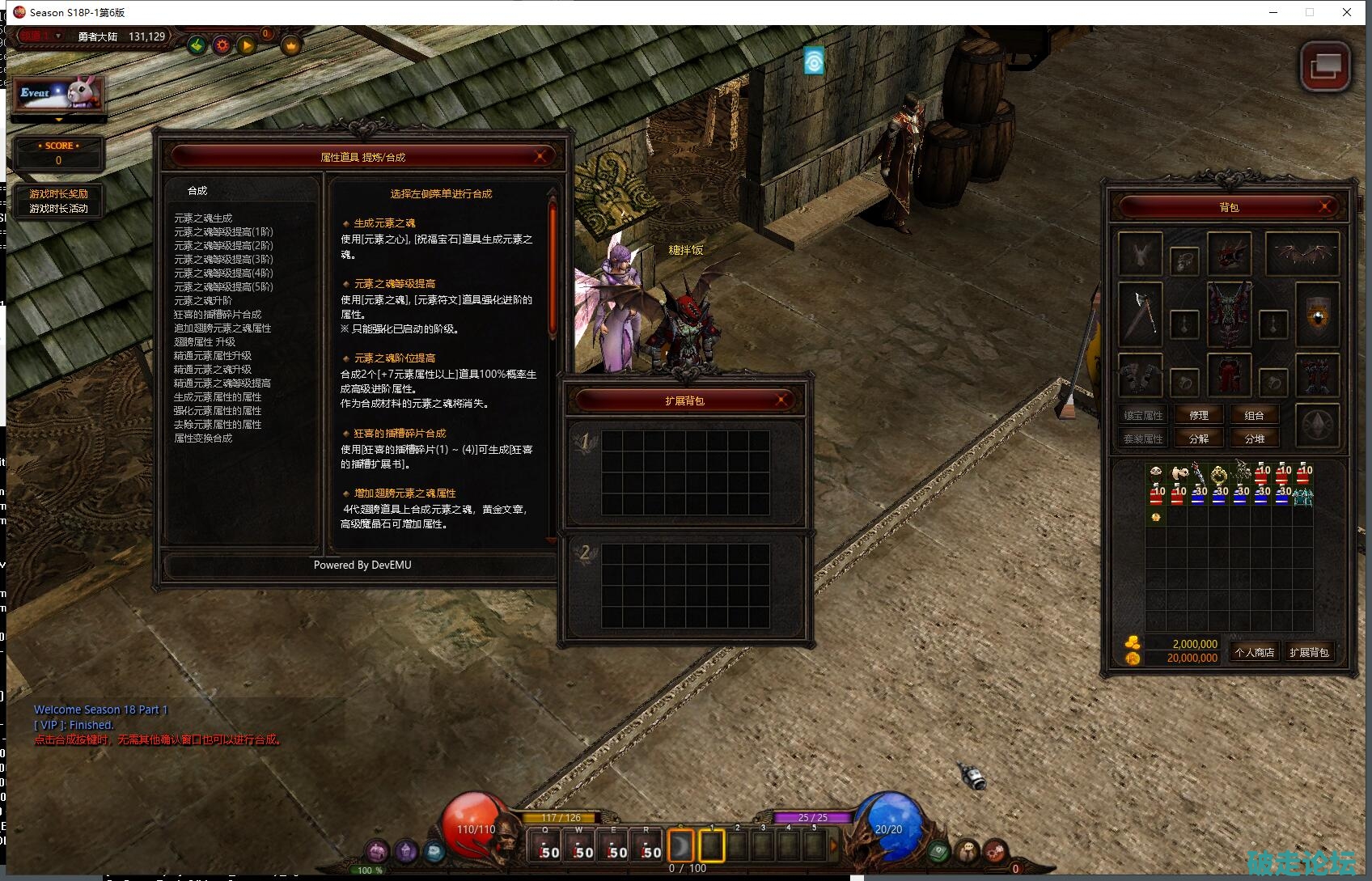Select 狂喜的插槽碎片合成 list entry
1372x881 pixels.
tap(218, 315)
